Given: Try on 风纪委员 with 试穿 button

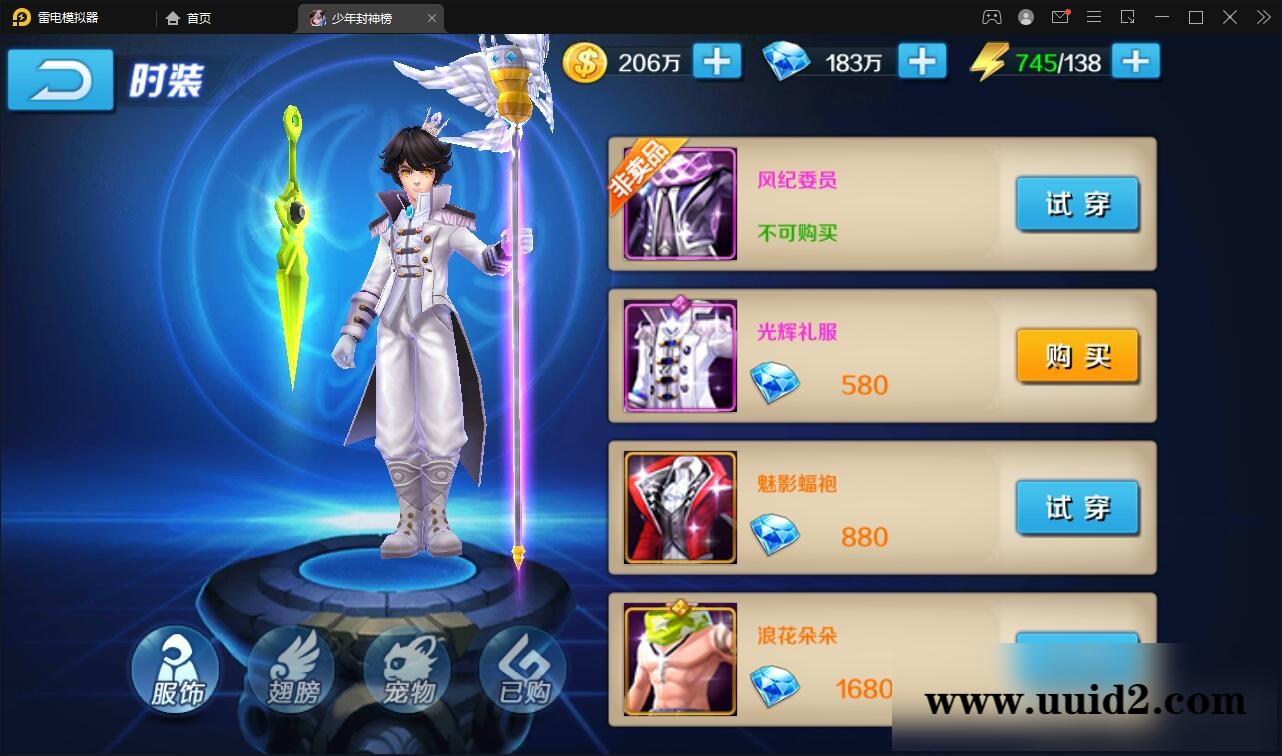Looking at the screenshot, I should pyautogui.click(x=1077, y=204).
